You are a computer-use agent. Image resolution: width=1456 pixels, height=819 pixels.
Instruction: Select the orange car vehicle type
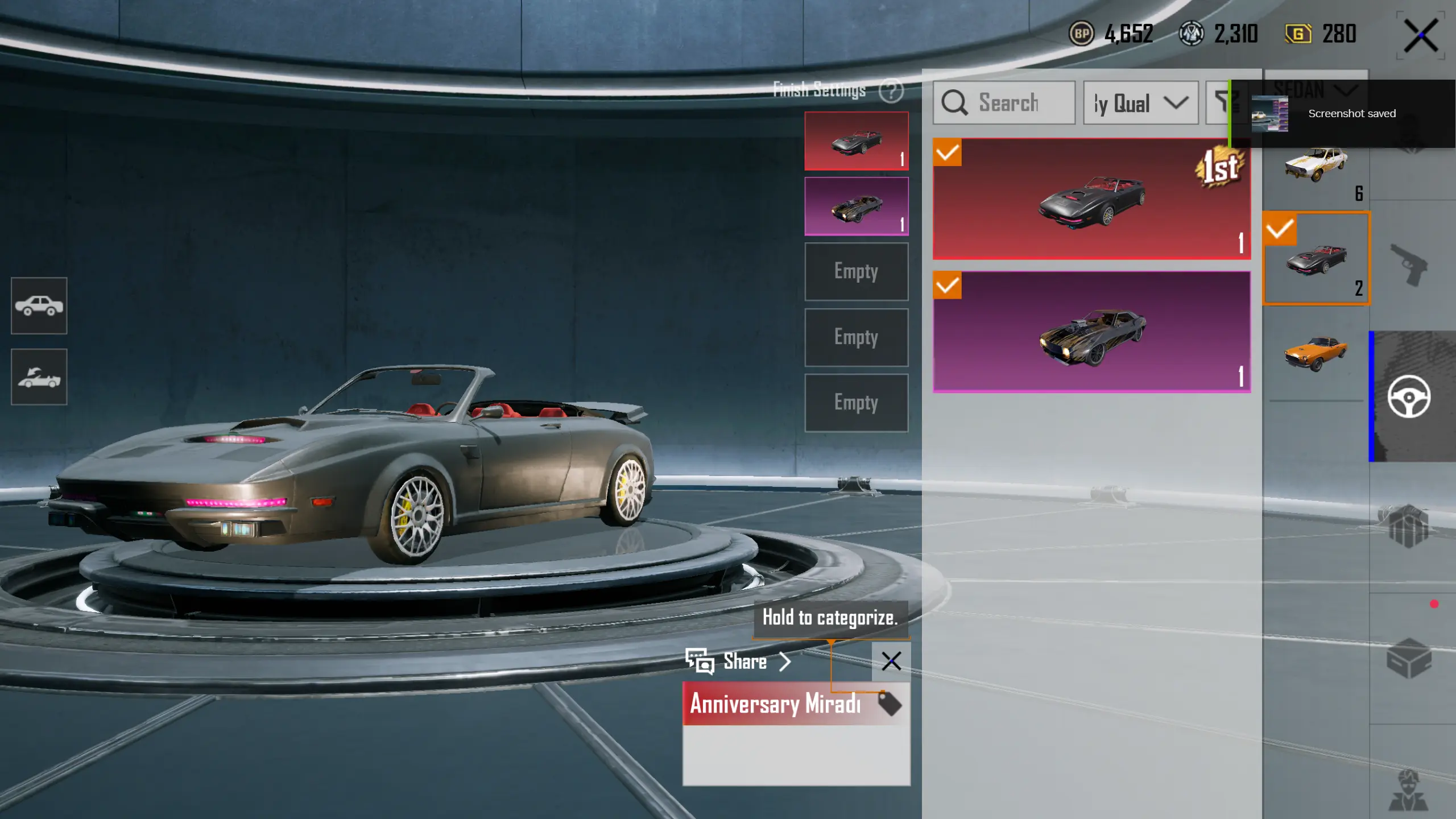pyautogui.click(x=1316, y=354)
